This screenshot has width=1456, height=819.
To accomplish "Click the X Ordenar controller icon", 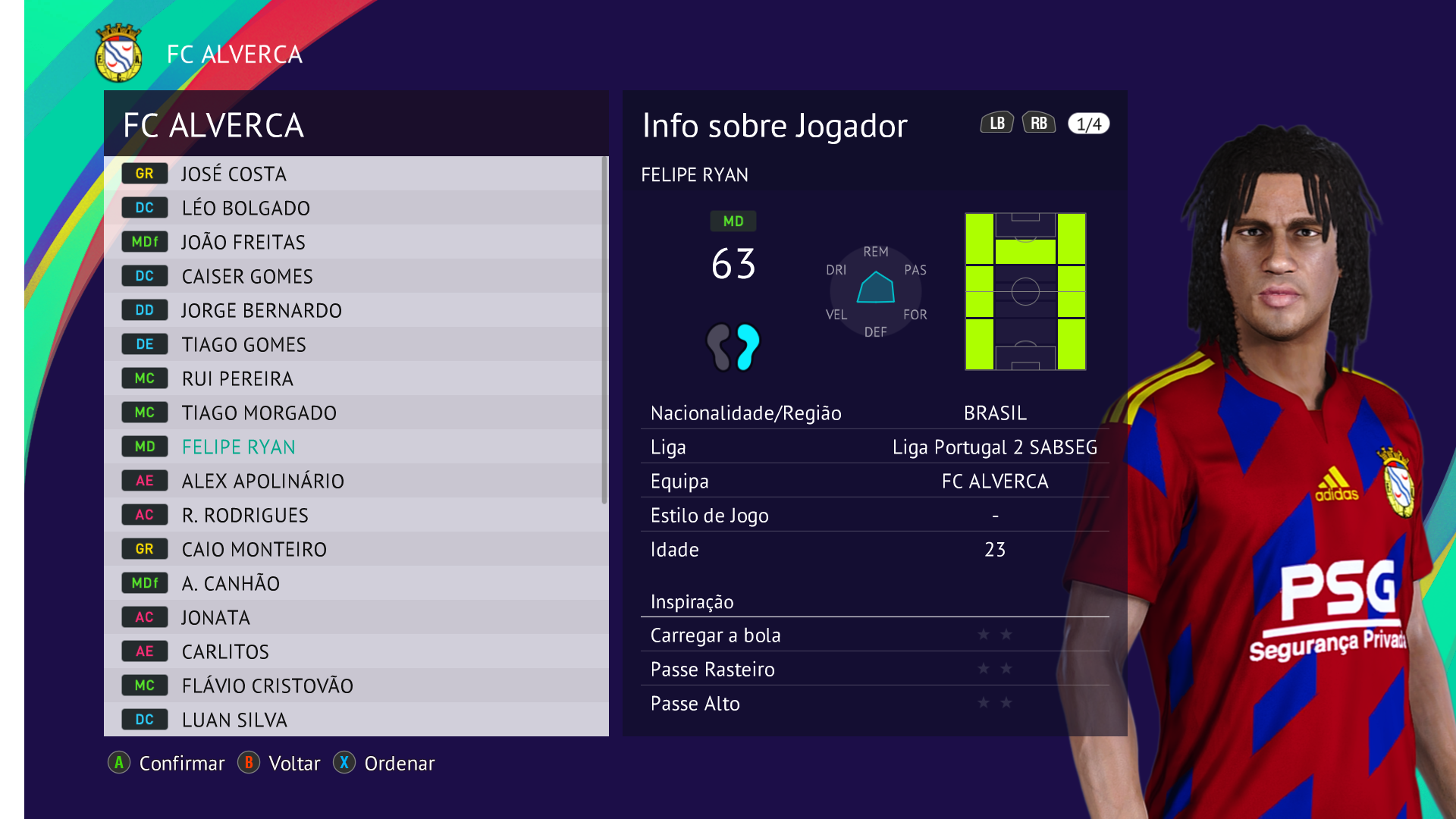I will 345,764.
